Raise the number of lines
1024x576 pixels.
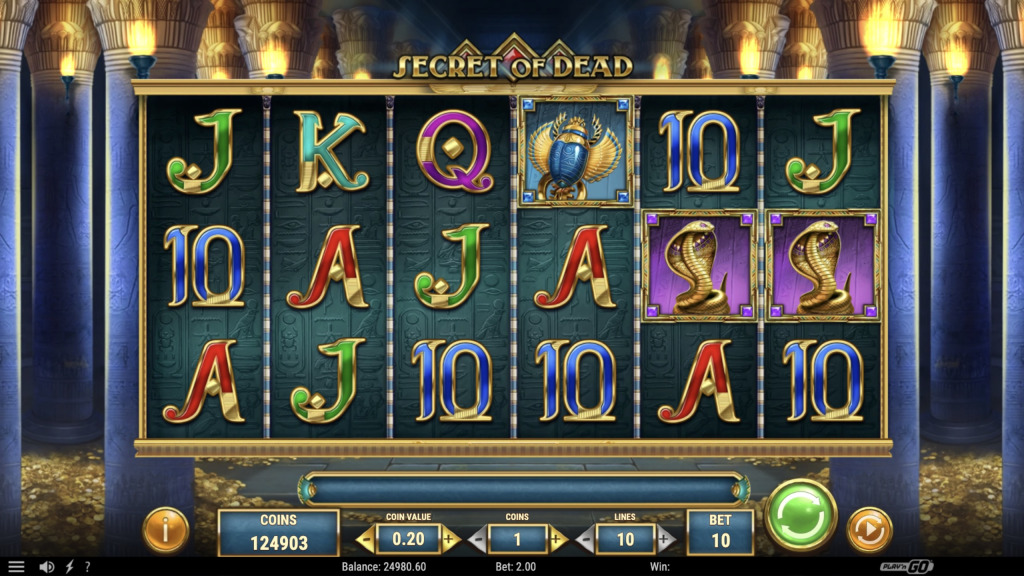pyautogui.click(x=666, y=540)
